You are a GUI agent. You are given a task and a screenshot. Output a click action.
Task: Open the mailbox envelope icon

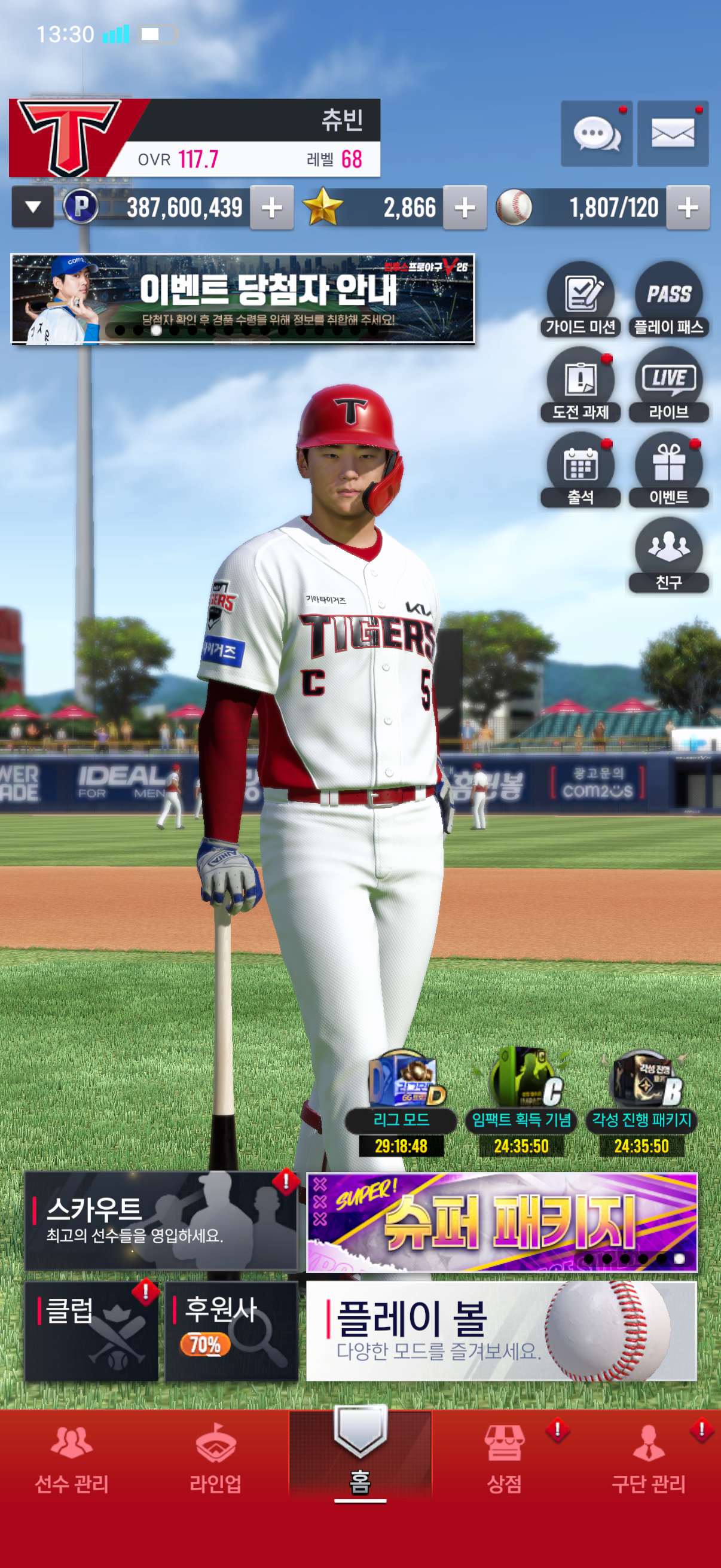673,133
